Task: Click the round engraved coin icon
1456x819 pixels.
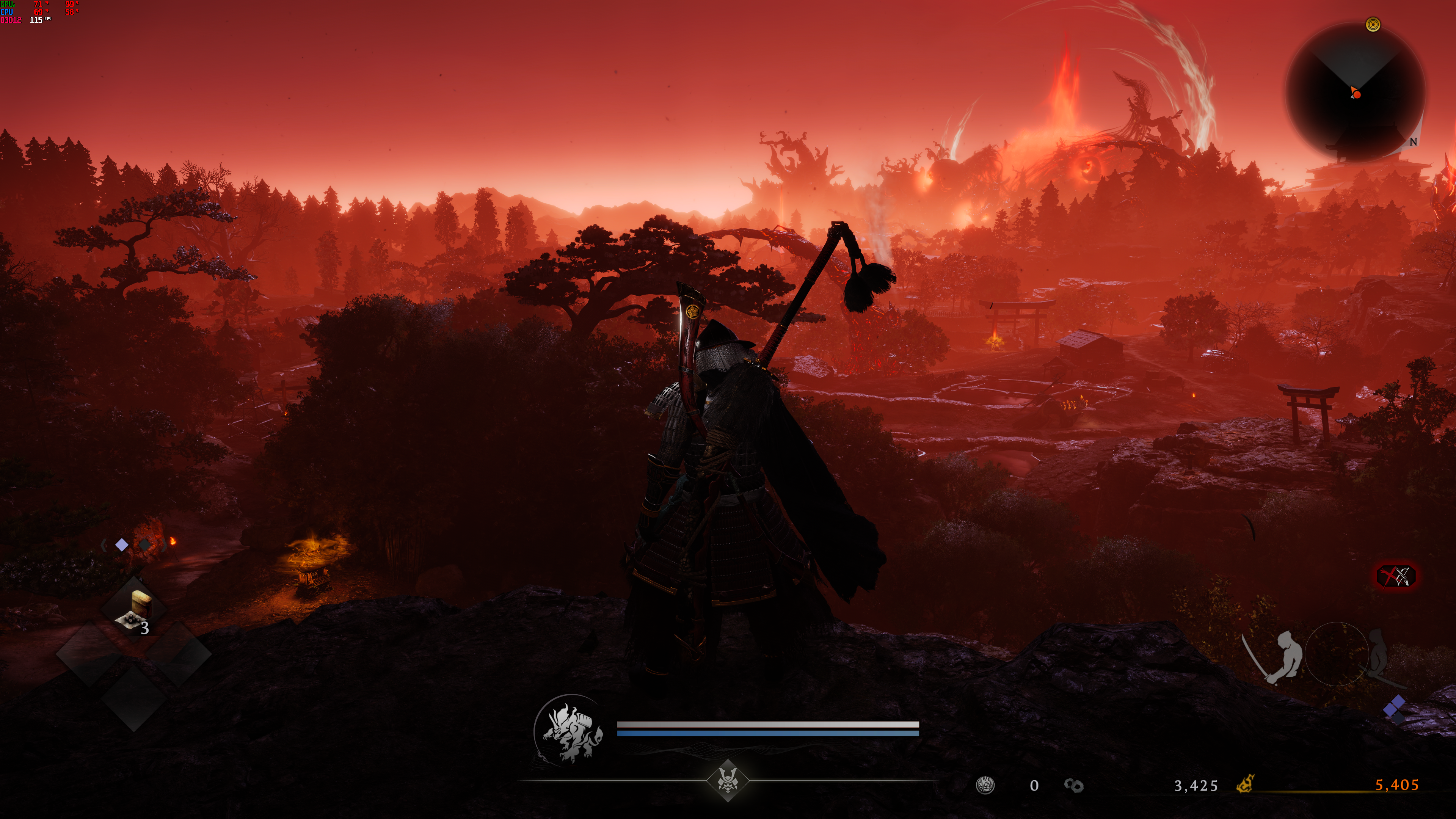Action: point(985,785)
